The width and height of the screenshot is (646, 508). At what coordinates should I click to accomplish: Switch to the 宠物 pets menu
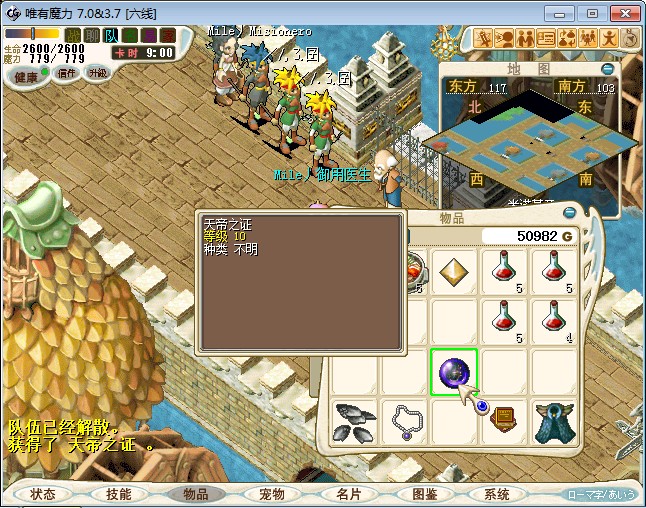click(272, 494)
